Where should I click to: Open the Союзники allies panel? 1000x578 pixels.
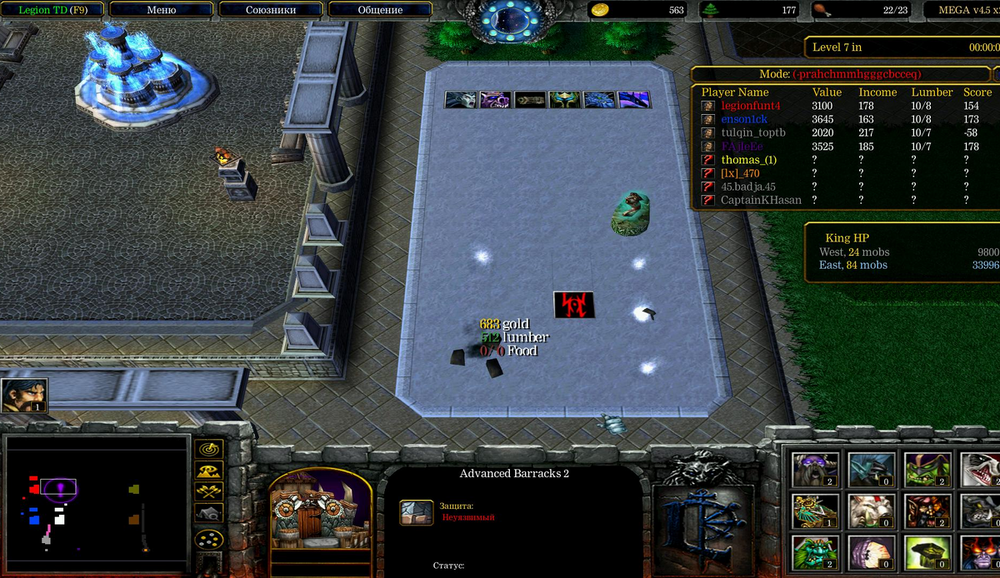click(x=270, y=10)
